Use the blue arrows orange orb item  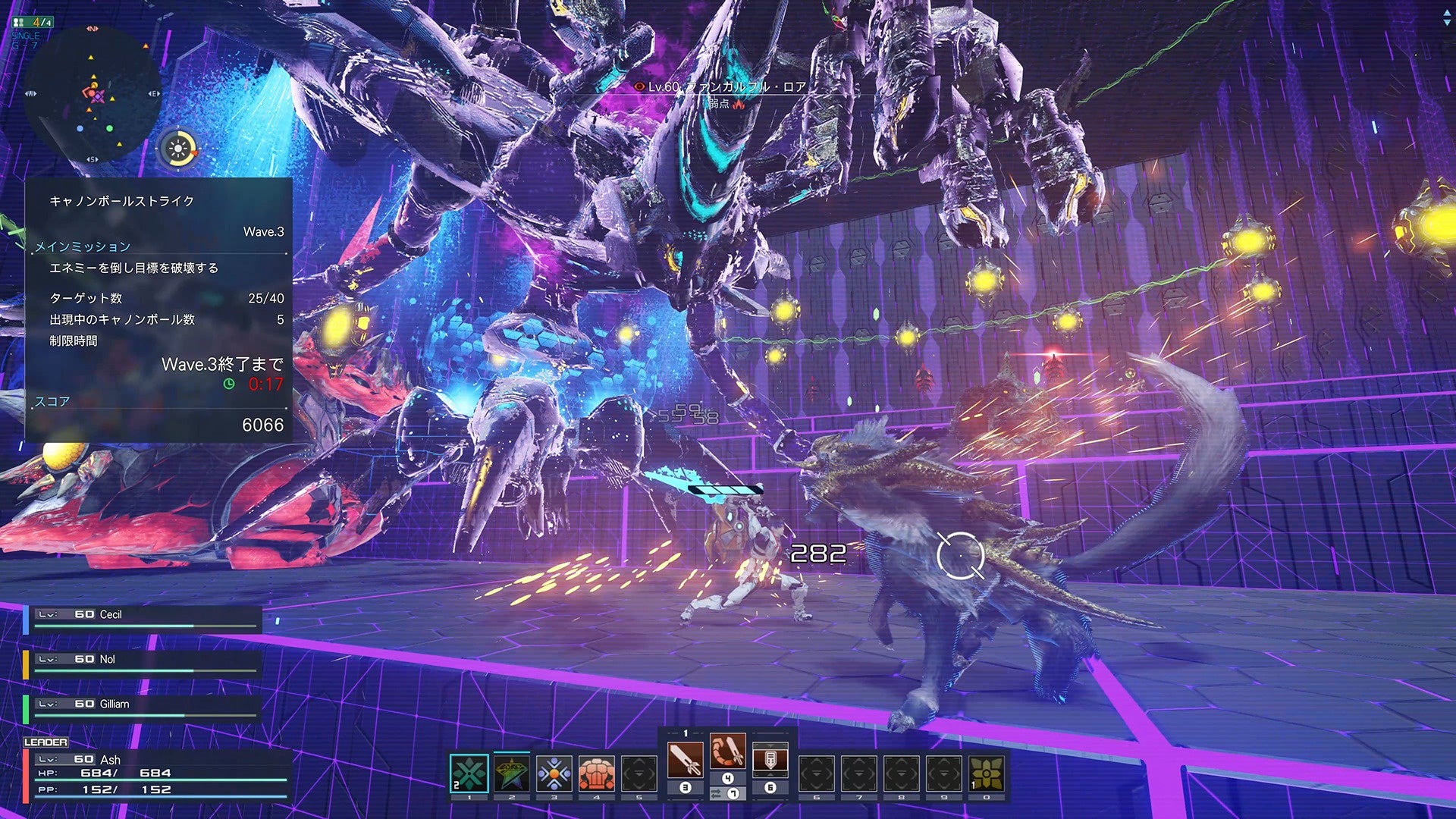(x=554, y=773)
